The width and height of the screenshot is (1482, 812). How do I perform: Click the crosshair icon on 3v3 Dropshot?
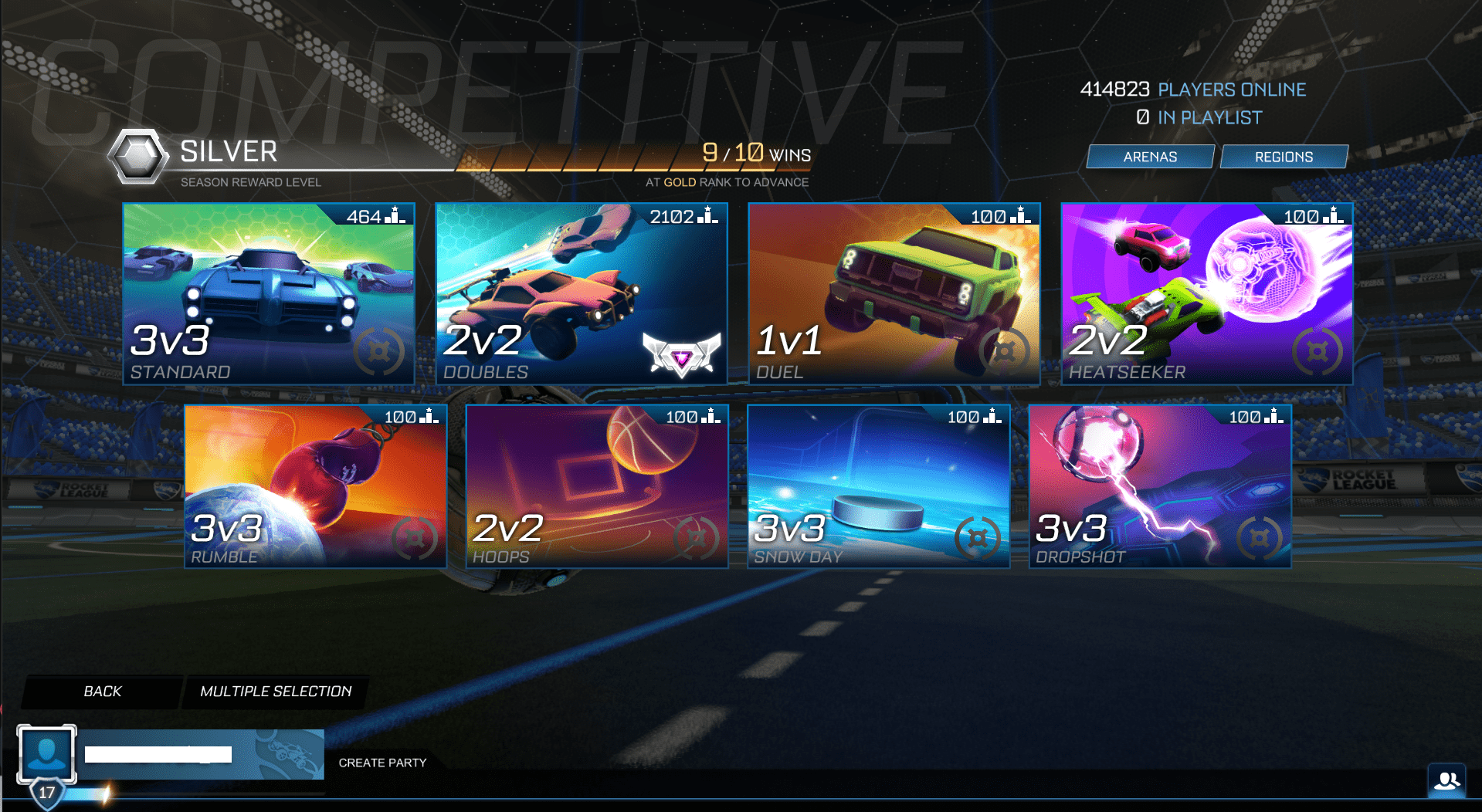(1260, 538)
